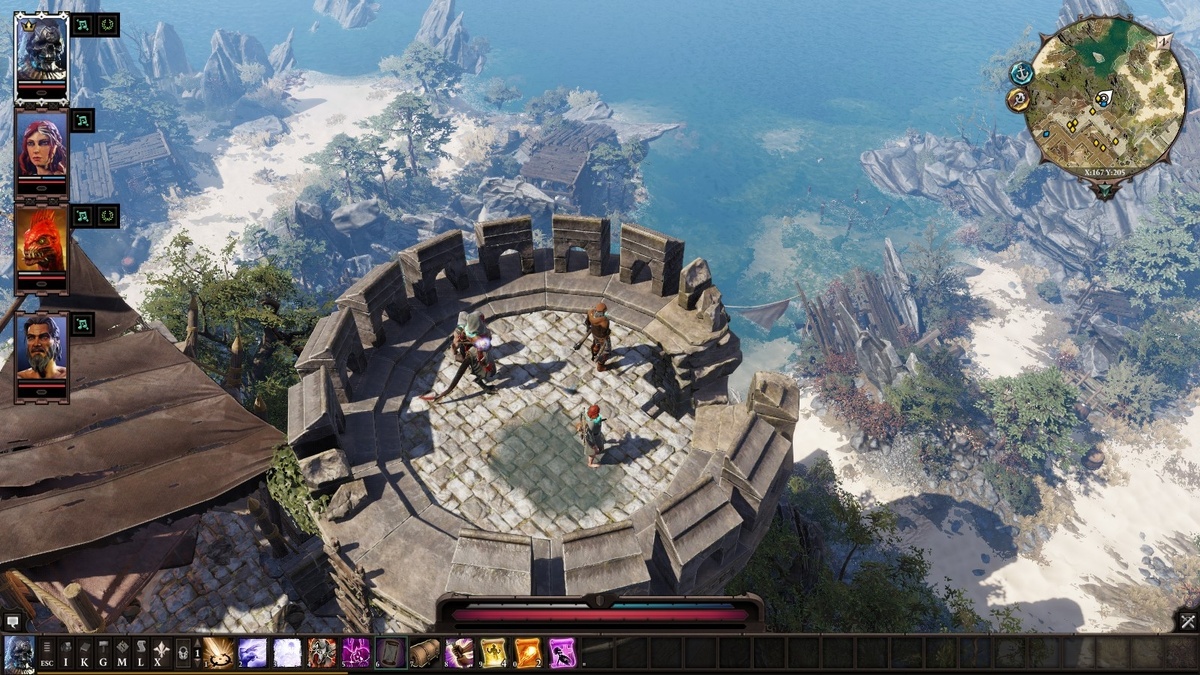
Task: Use the bedroll item in the hotbar
Action: 425,653
